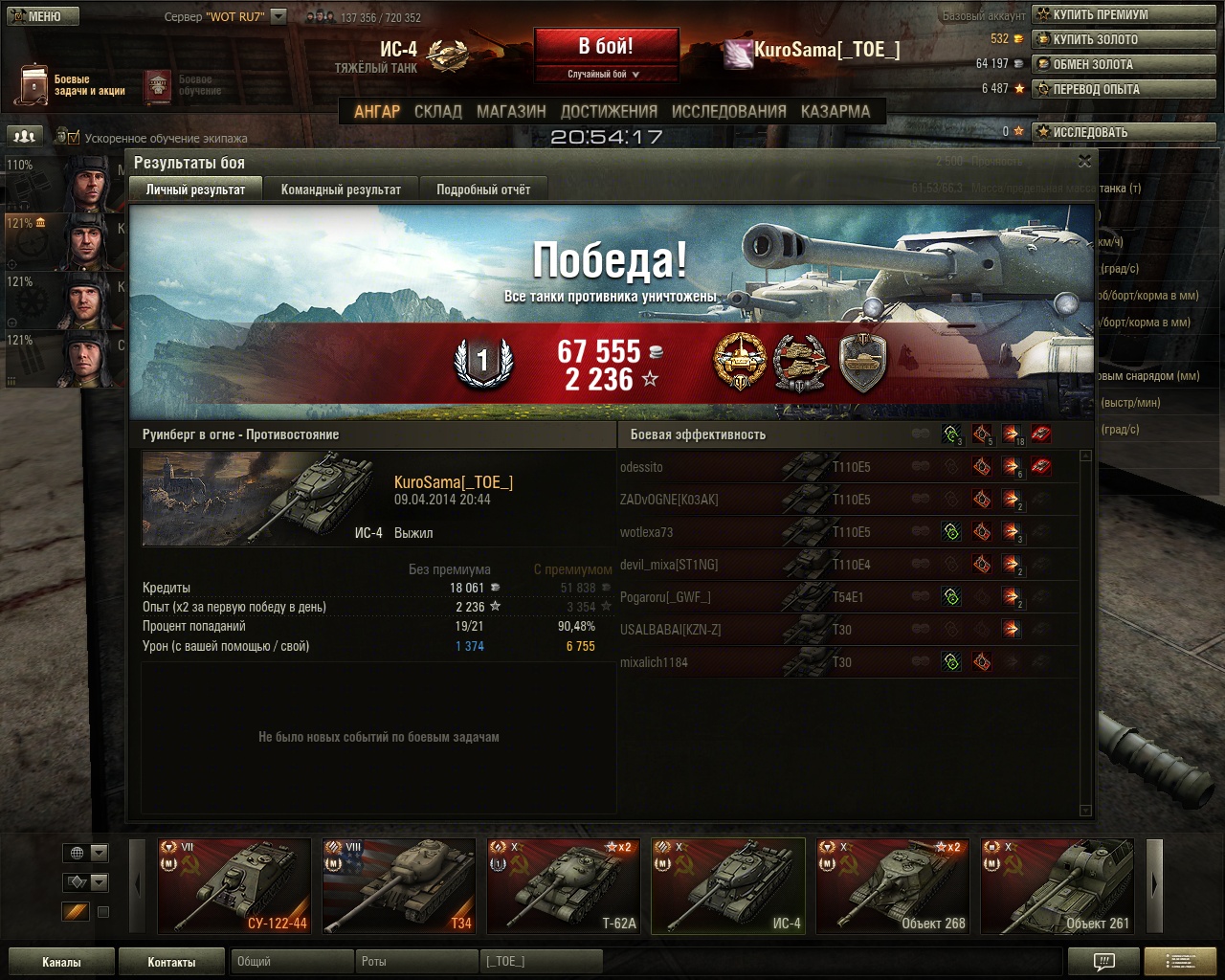Close the battle results window
The width and height of the screenshot is (1225, 980).
click(1084, 162)
